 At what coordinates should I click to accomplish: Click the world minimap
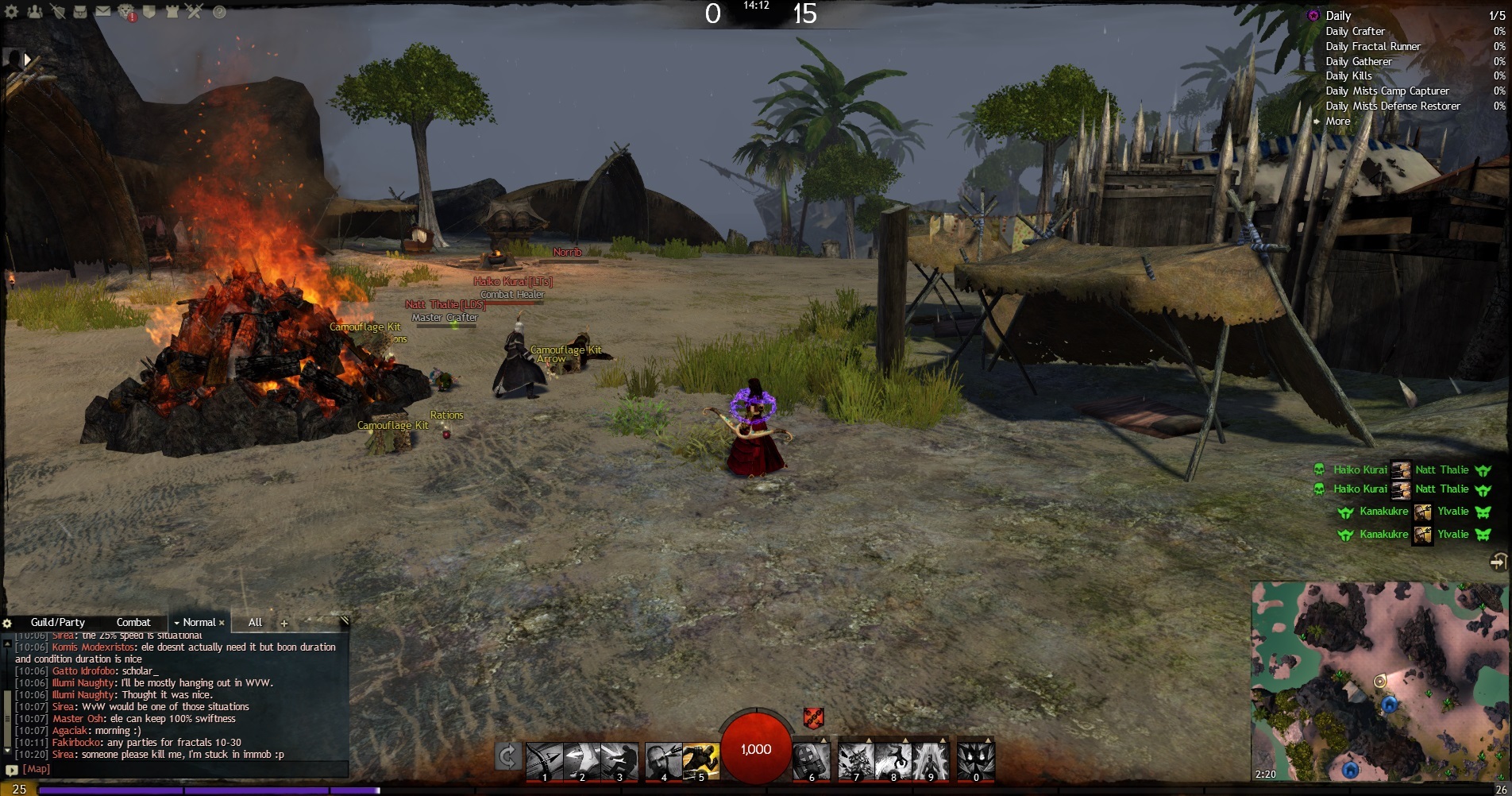coord(1380,681)
